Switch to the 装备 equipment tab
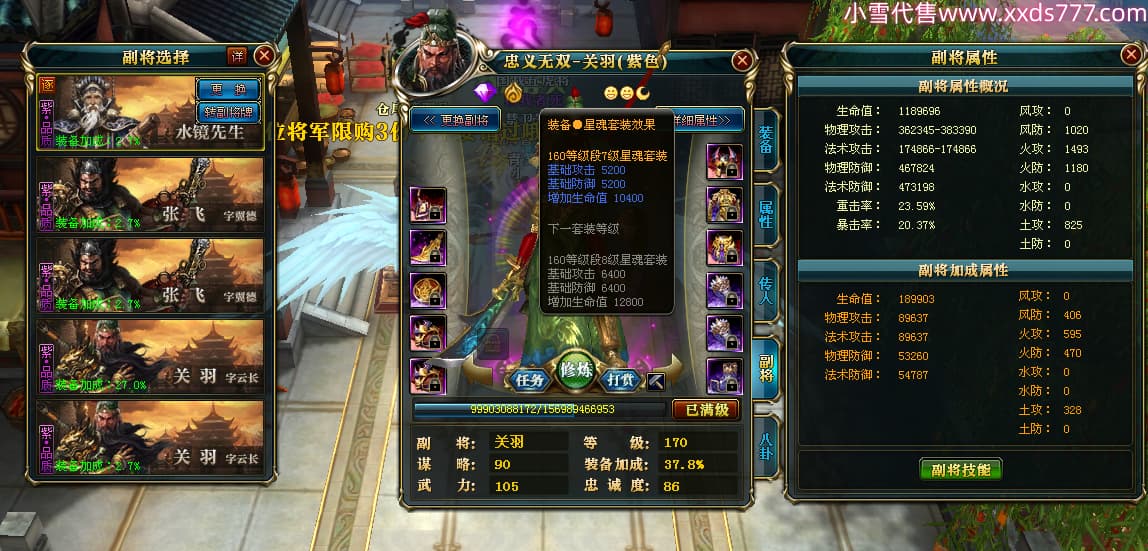The image size is (1148, 551). (x=765, y=140)
